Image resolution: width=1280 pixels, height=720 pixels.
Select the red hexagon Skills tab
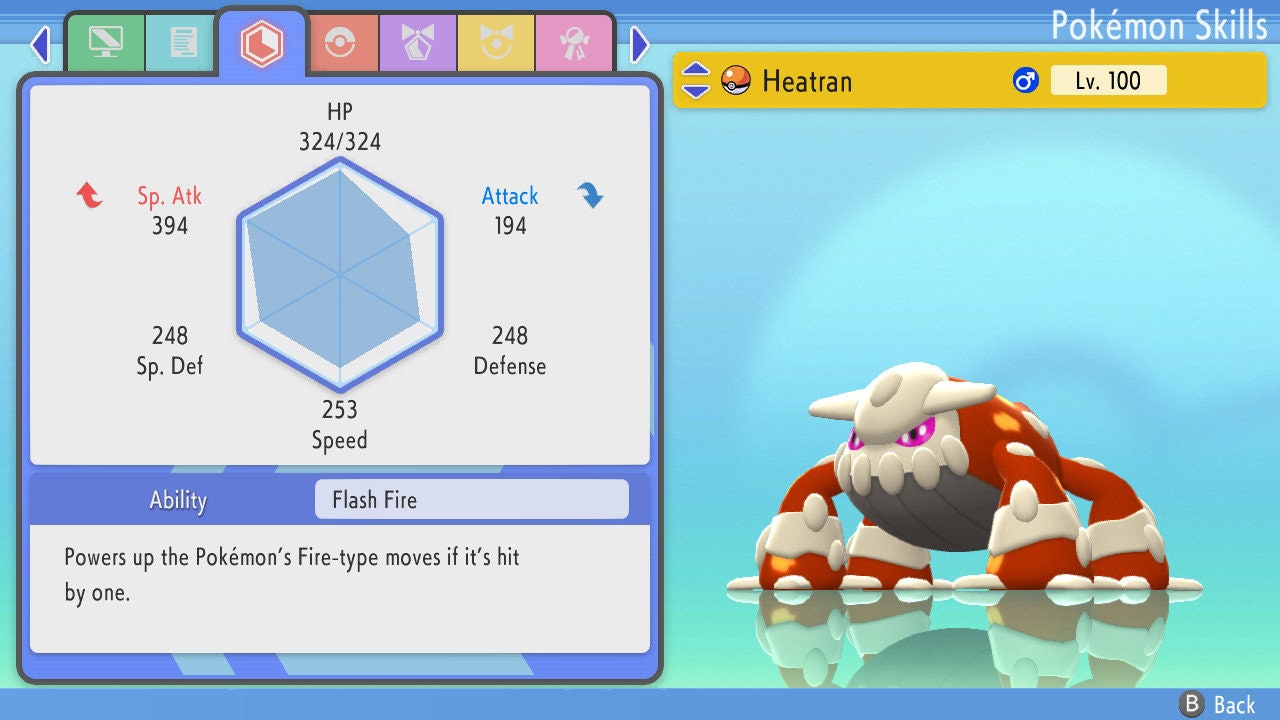[261, 43]
